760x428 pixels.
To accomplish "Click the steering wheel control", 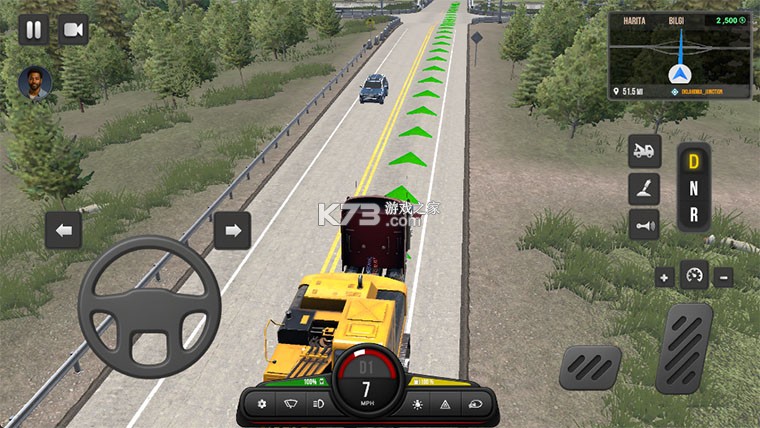I will click(x=149, y=307).
